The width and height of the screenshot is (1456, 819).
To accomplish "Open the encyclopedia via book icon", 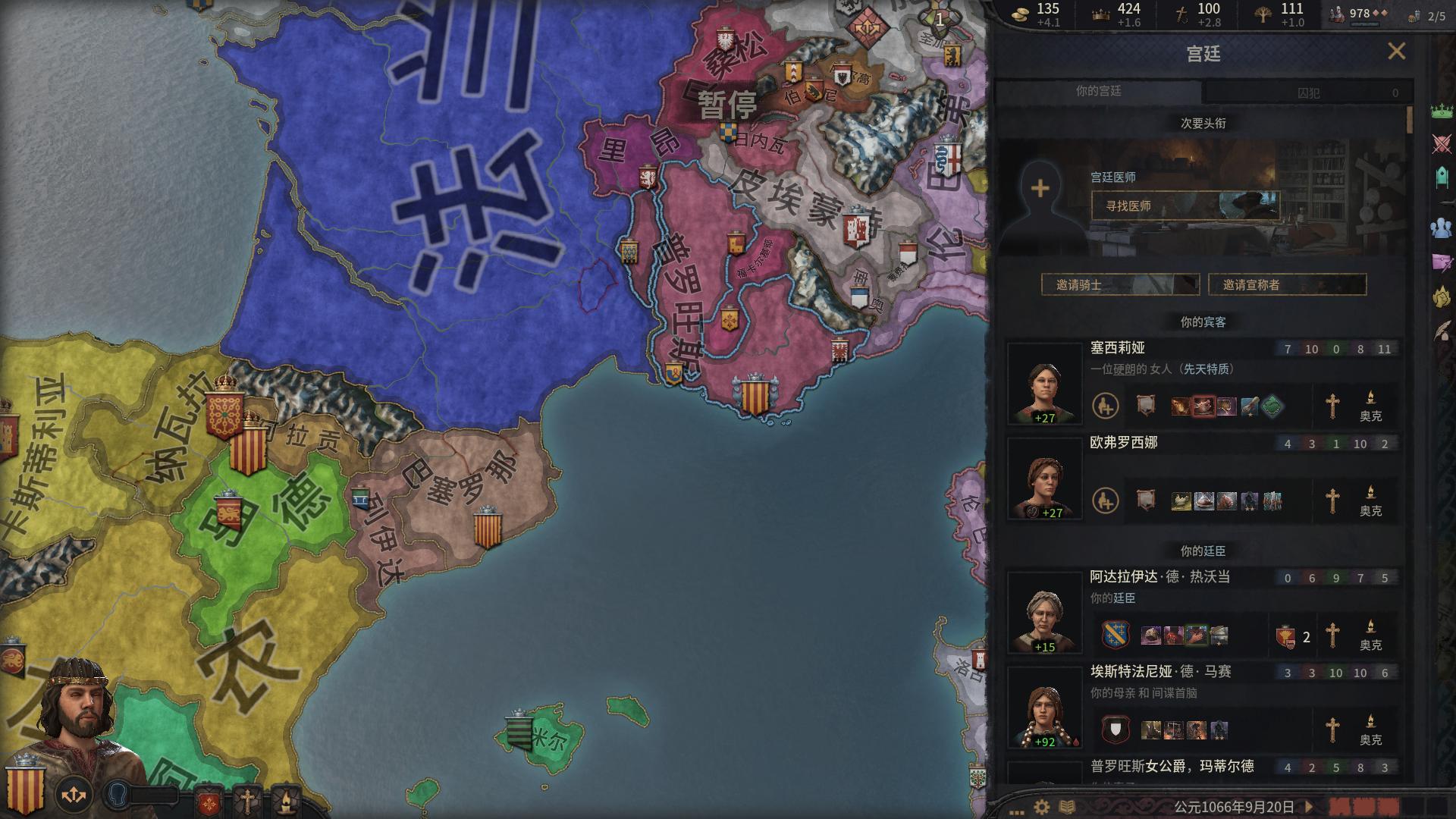I will click(x=1067, y=807).
